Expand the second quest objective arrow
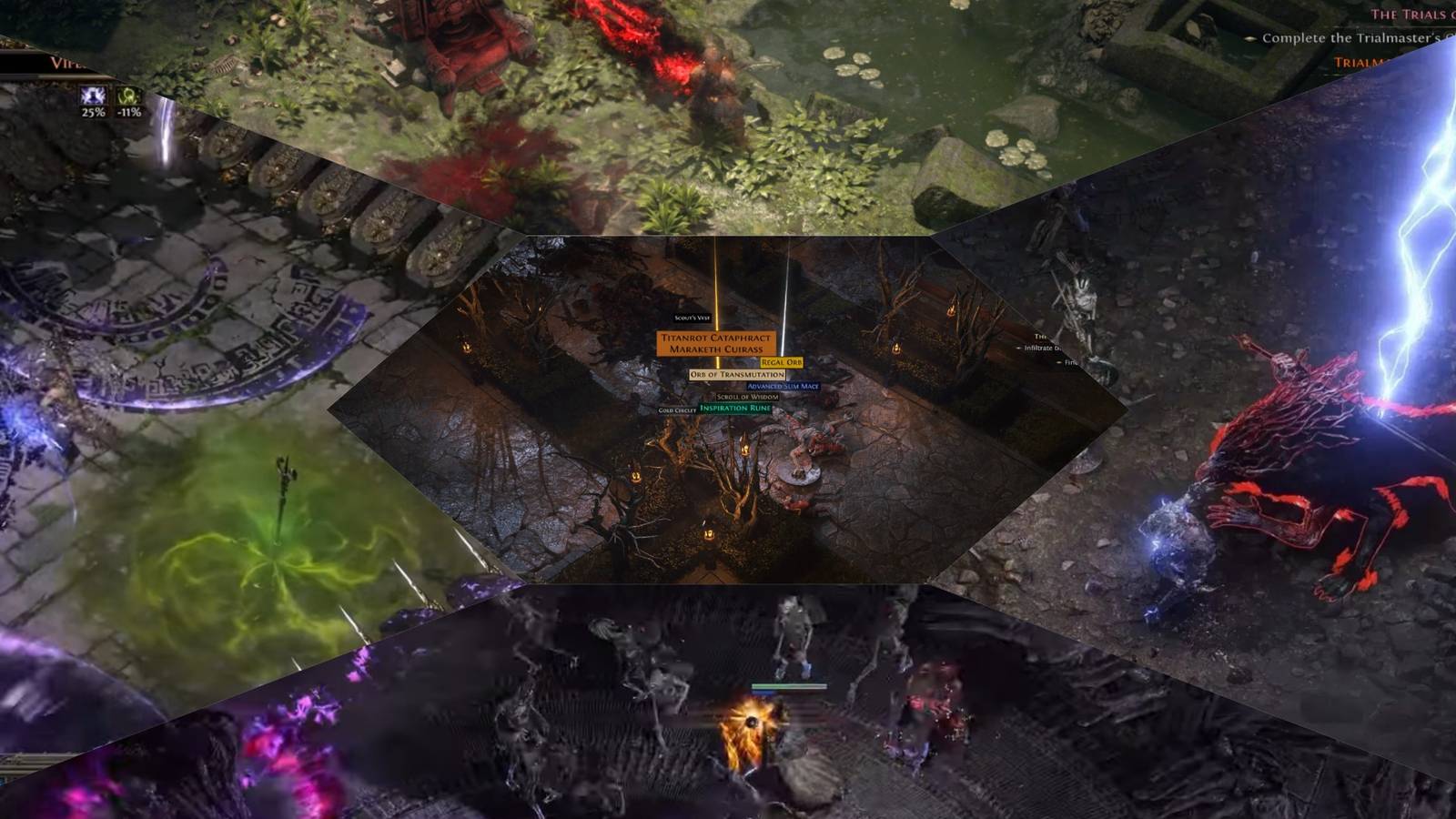The image size is (1456, 819). click(x=1060, y=363)
